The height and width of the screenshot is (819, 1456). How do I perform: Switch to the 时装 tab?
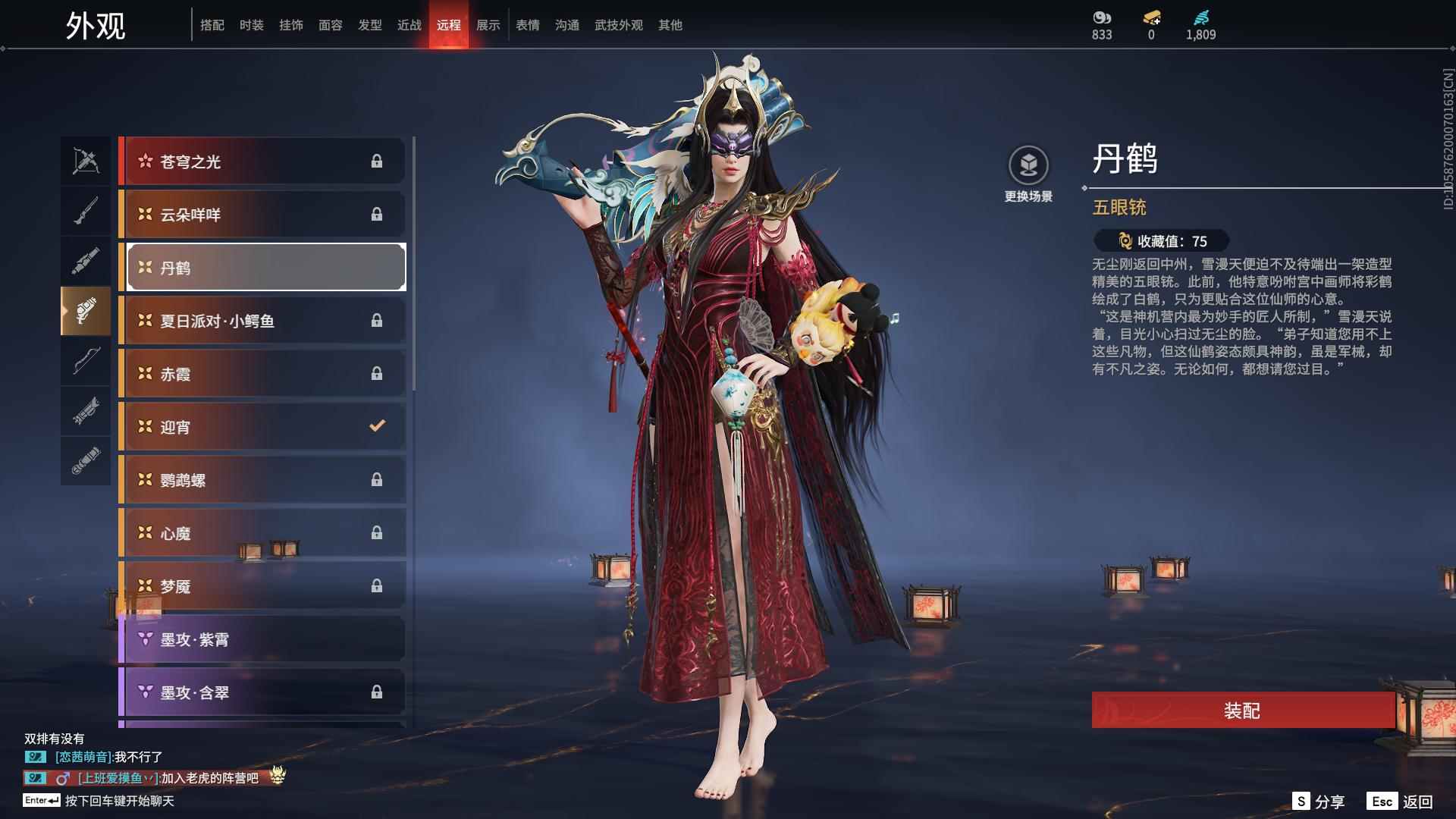point(251,24)
